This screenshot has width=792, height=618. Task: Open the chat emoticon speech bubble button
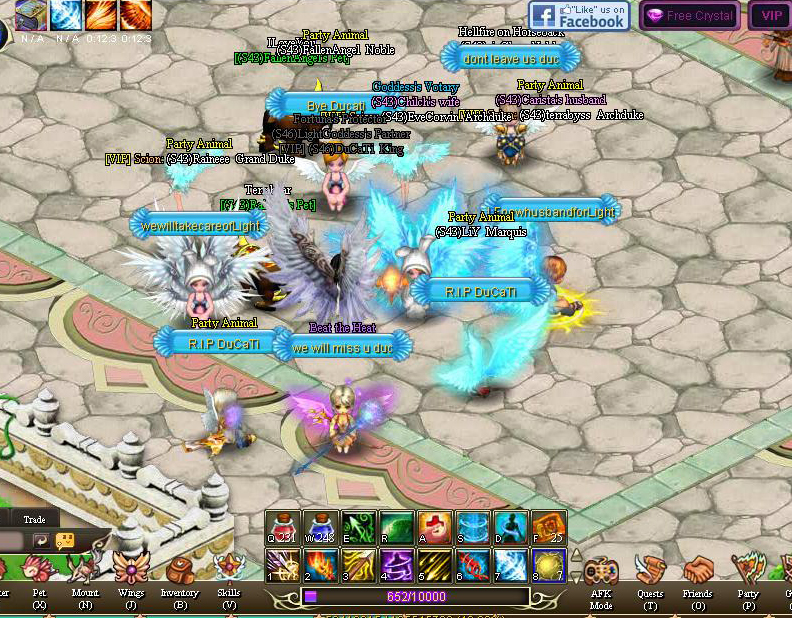click(66, 541)
